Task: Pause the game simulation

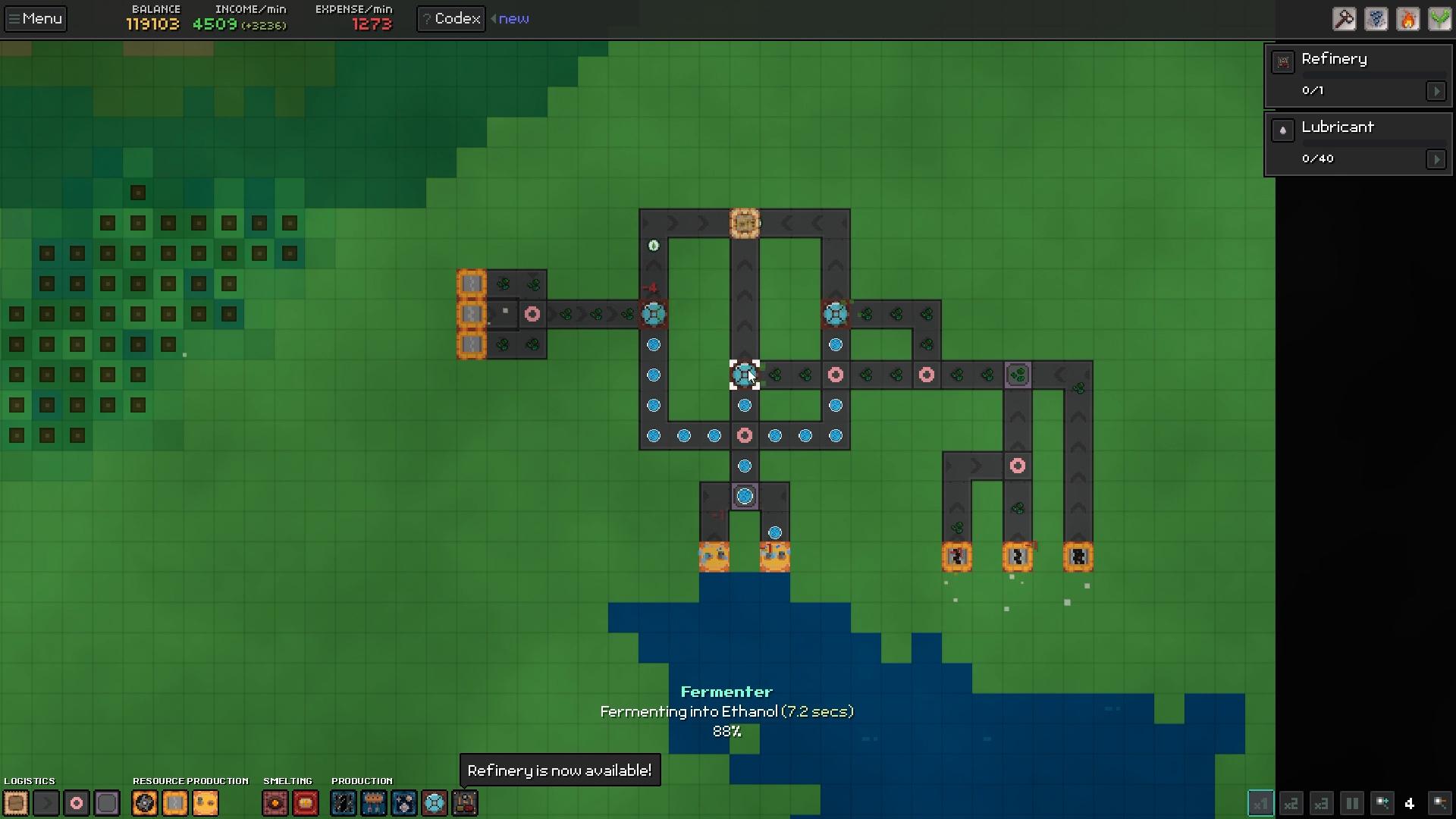Action: point(1351,804)
